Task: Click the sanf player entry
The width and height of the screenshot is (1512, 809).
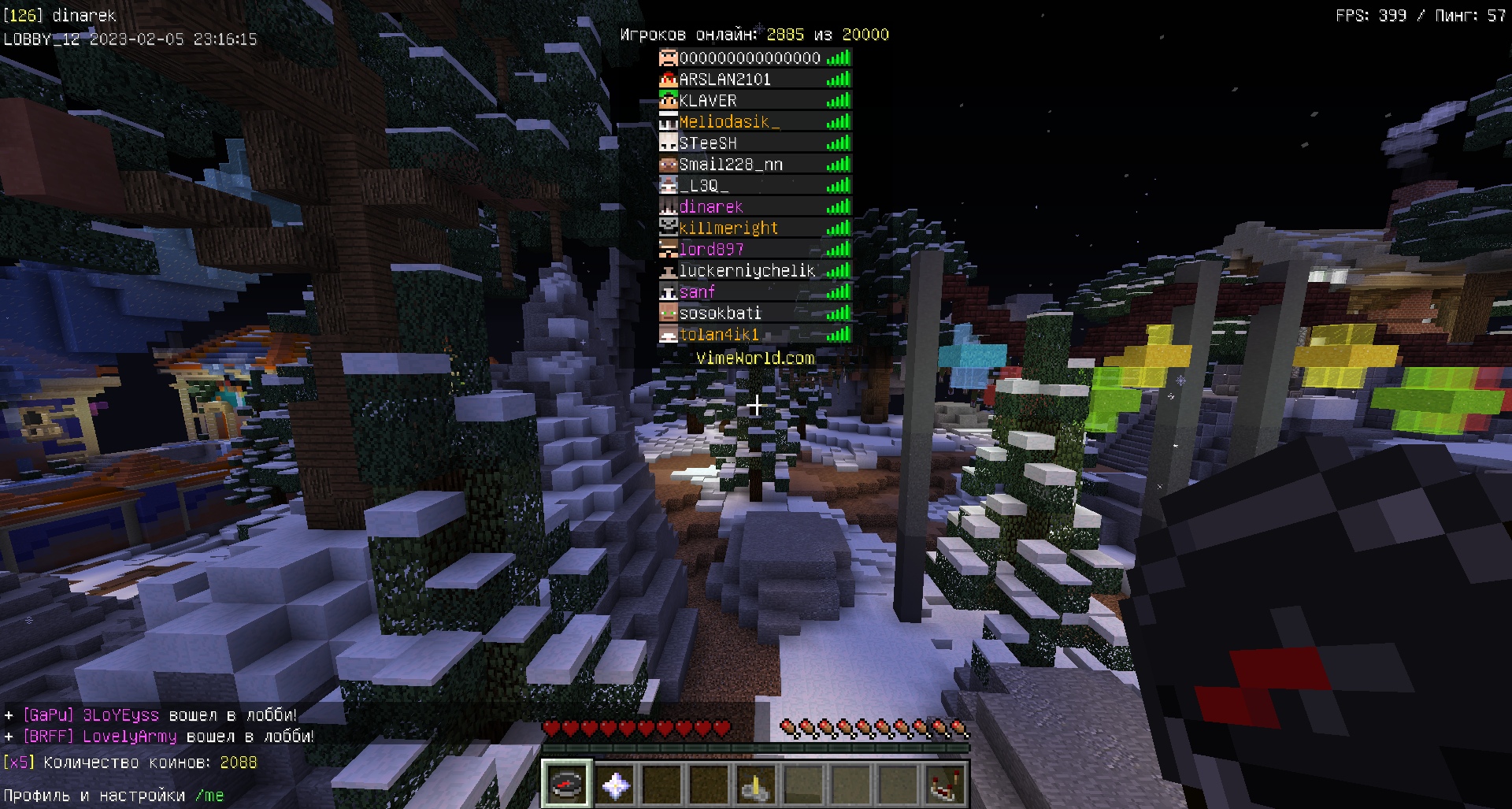Action: [x=755, y=292]
